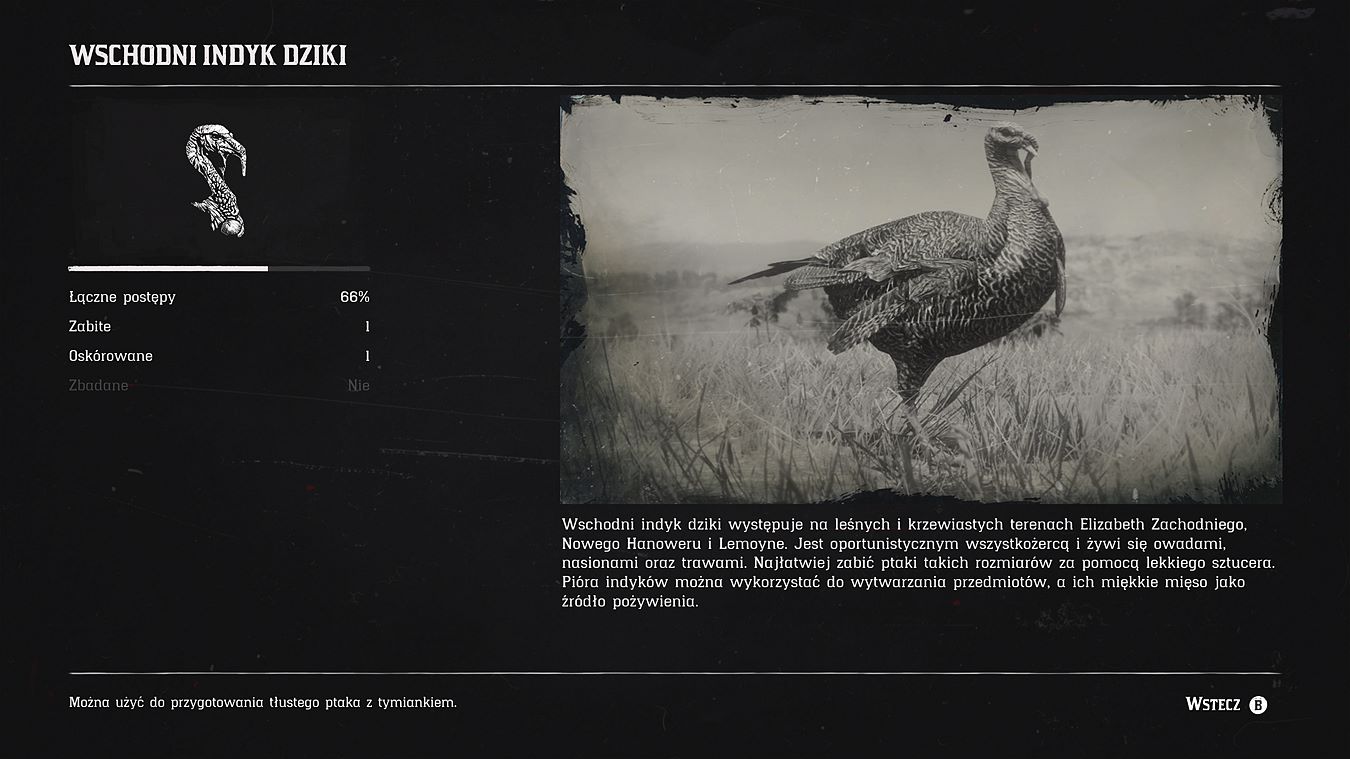The width and height of the screenshot is (1350, 759).
Task: Click the white turkey head emblem
Action: coord(216,181)
